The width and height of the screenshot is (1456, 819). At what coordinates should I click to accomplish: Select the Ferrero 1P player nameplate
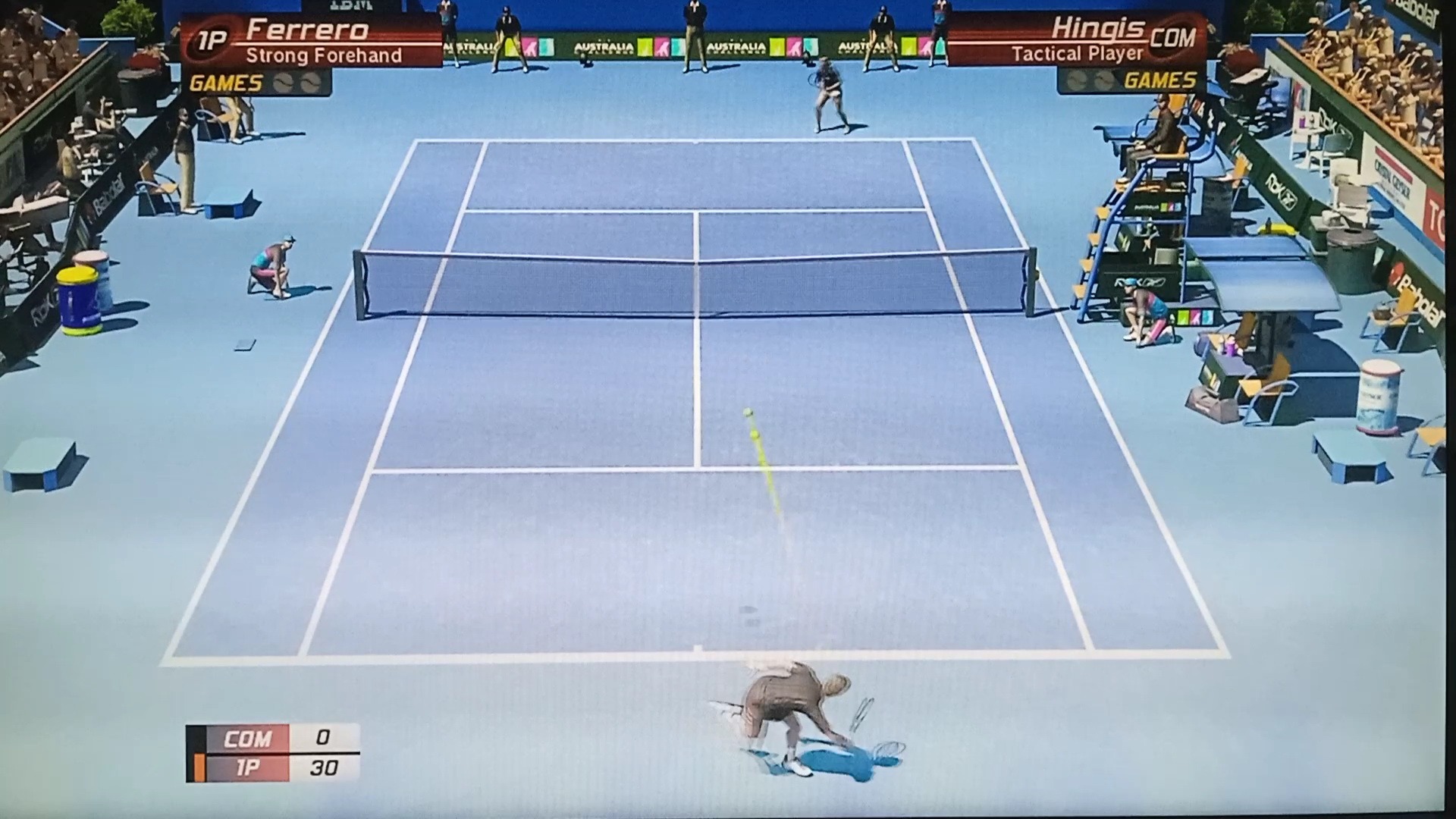311,42
